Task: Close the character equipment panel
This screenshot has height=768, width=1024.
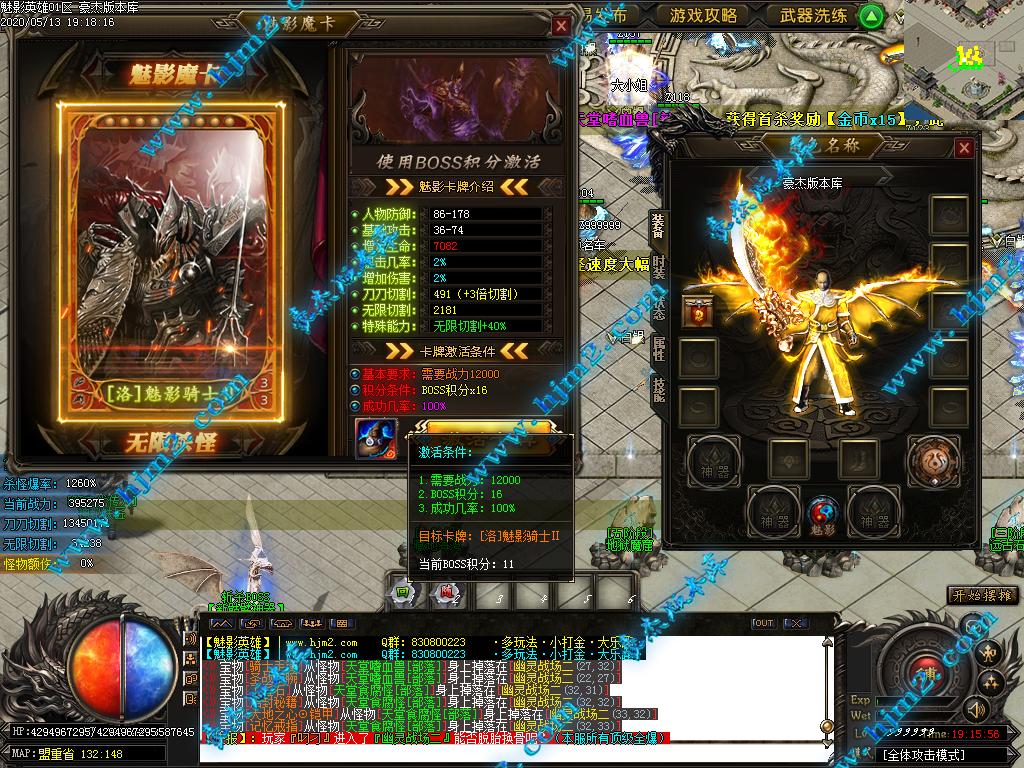Action: (964, 148)
